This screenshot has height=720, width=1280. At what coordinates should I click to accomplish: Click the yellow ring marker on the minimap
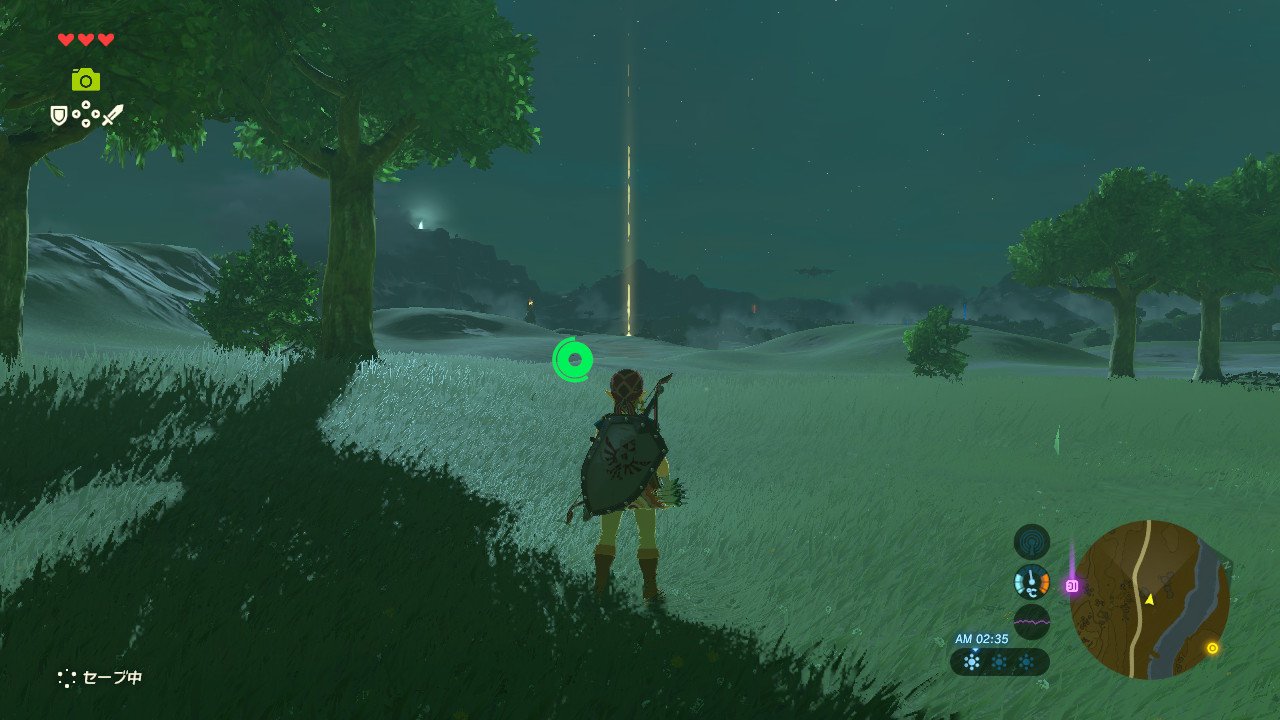pos(1212,648)
